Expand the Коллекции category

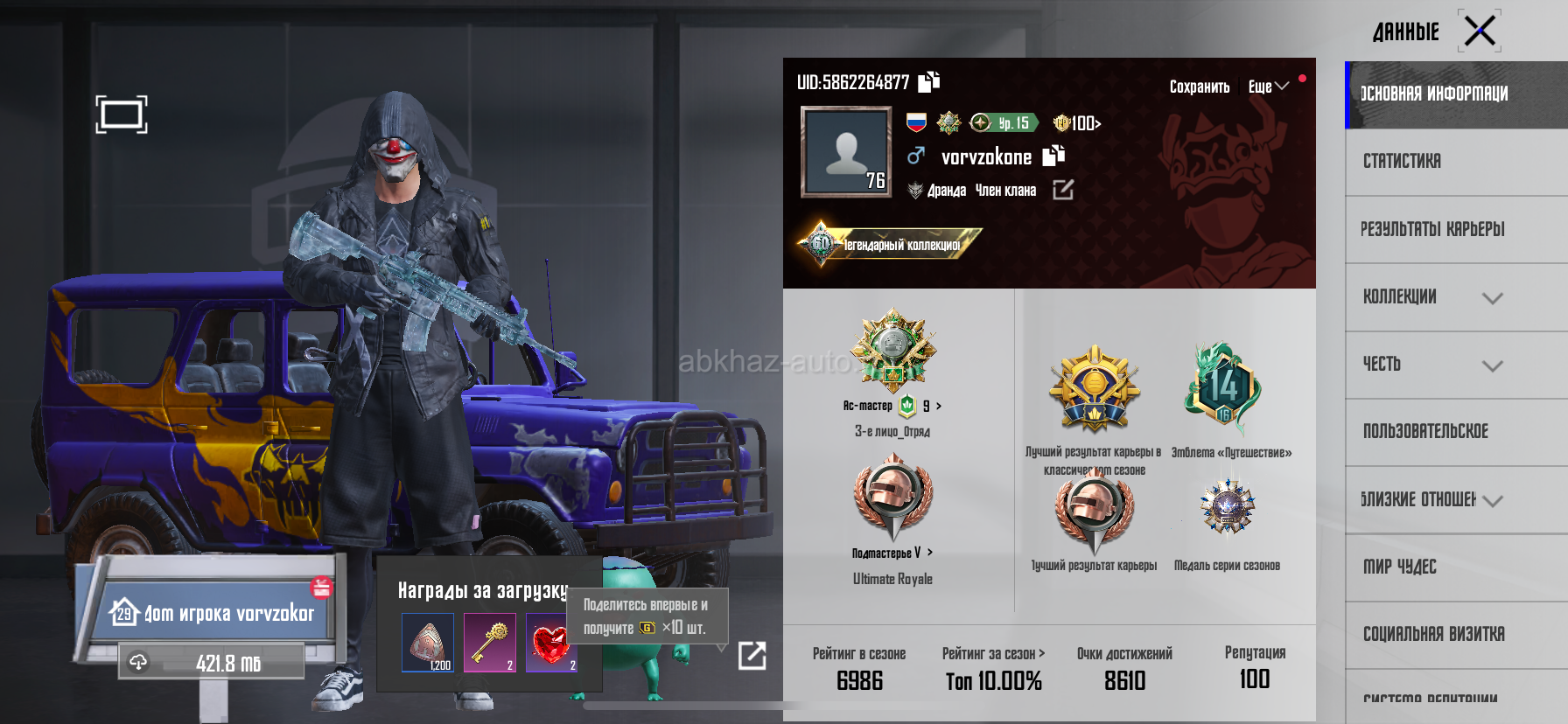click(1492, 297)
